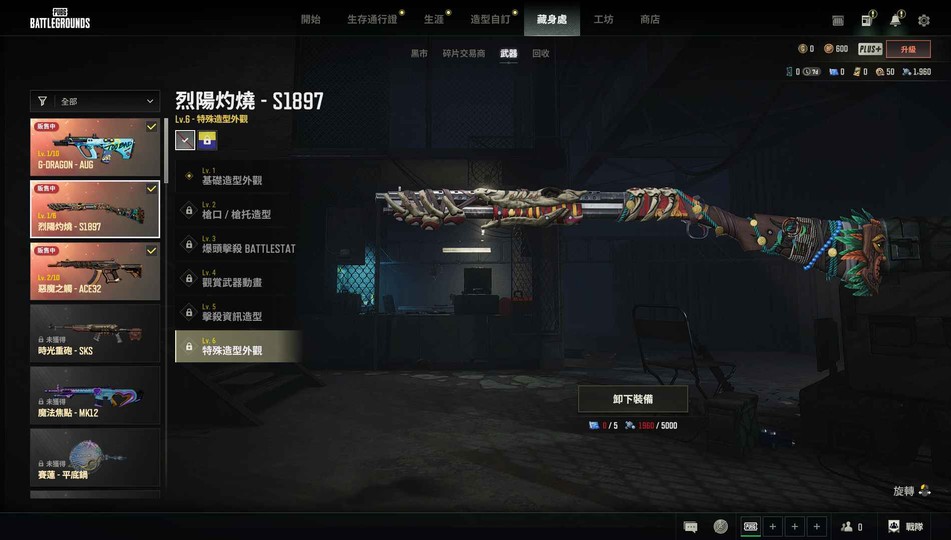
Task: Switch to the 黑市 sub-tab
Action: coord(419,53)
